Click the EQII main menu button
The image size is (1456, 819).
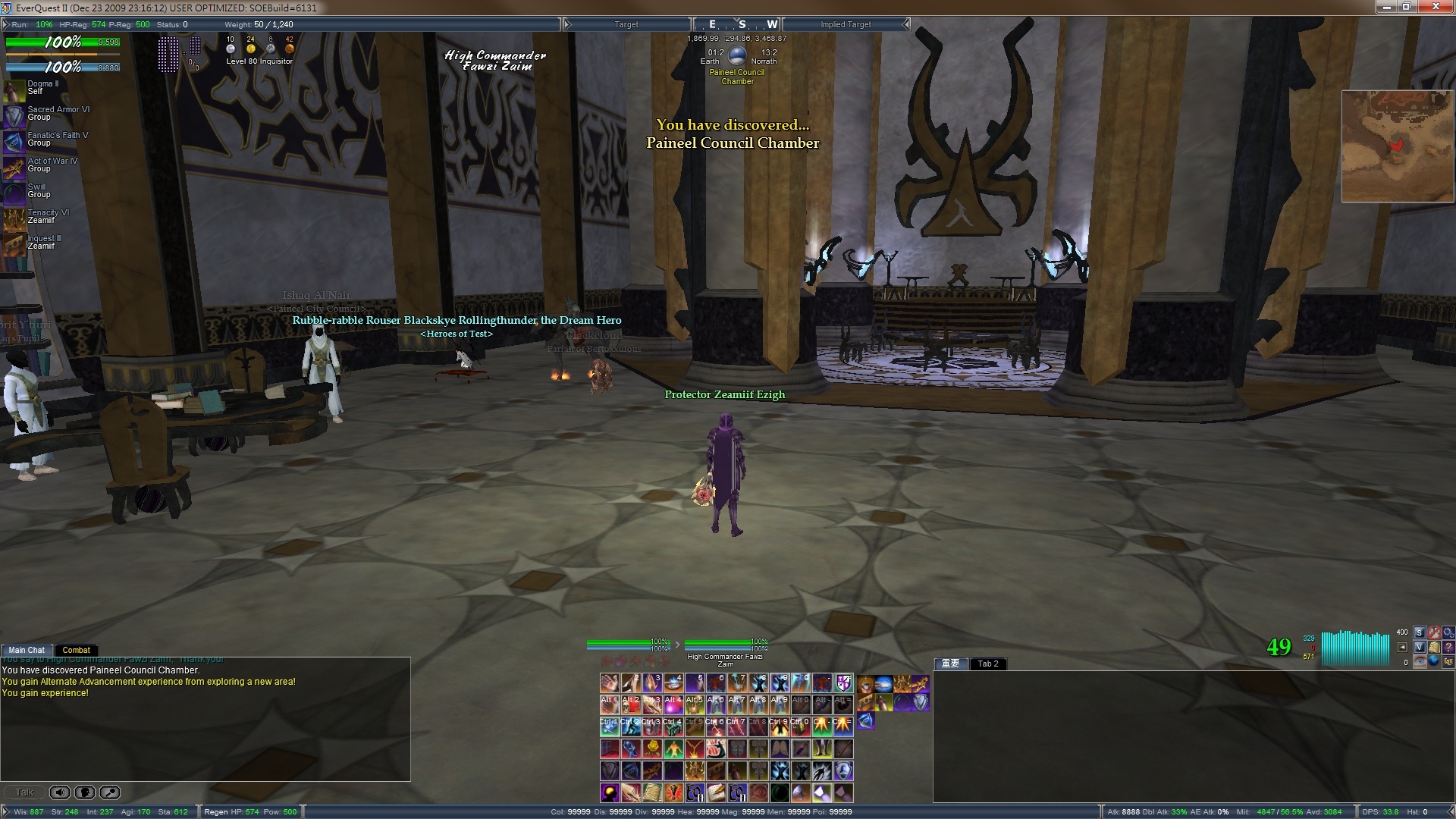click(1448, 661)
